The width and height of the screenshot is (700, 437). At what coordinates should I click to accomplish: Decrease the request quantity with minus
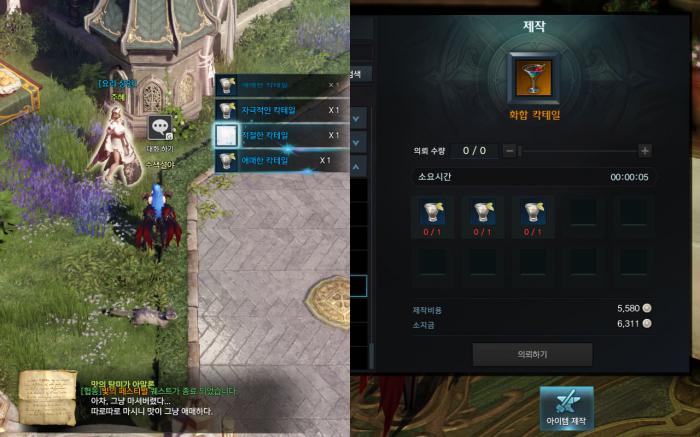click(x=509, y=150)
